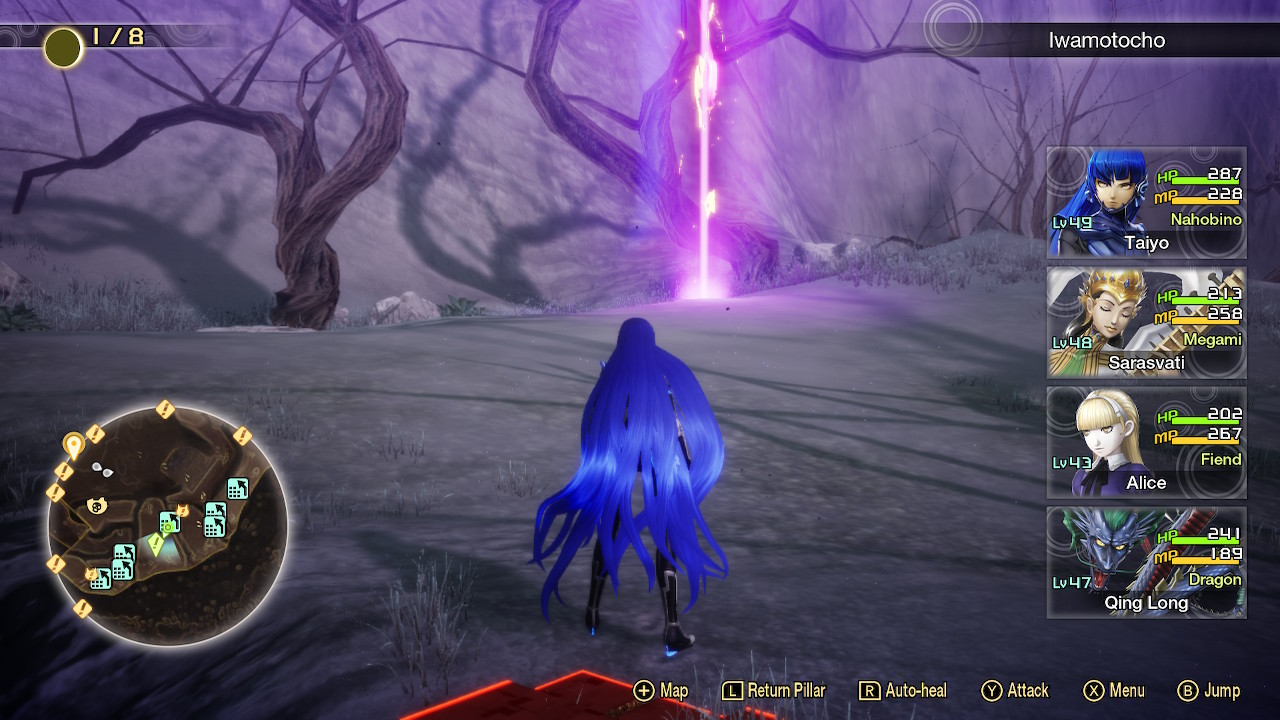
Task: Select Taiyo's Nahobino portrait panel
Action: tap(1146, 200)
